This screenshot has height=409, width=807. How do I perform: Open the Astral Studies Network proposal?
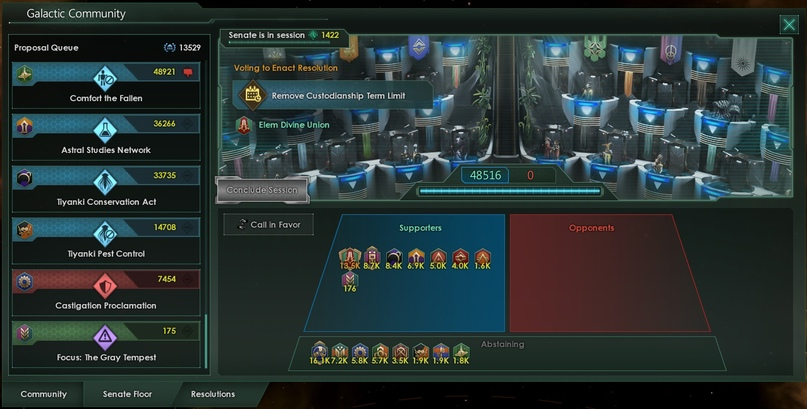click(x=106, y=137)
